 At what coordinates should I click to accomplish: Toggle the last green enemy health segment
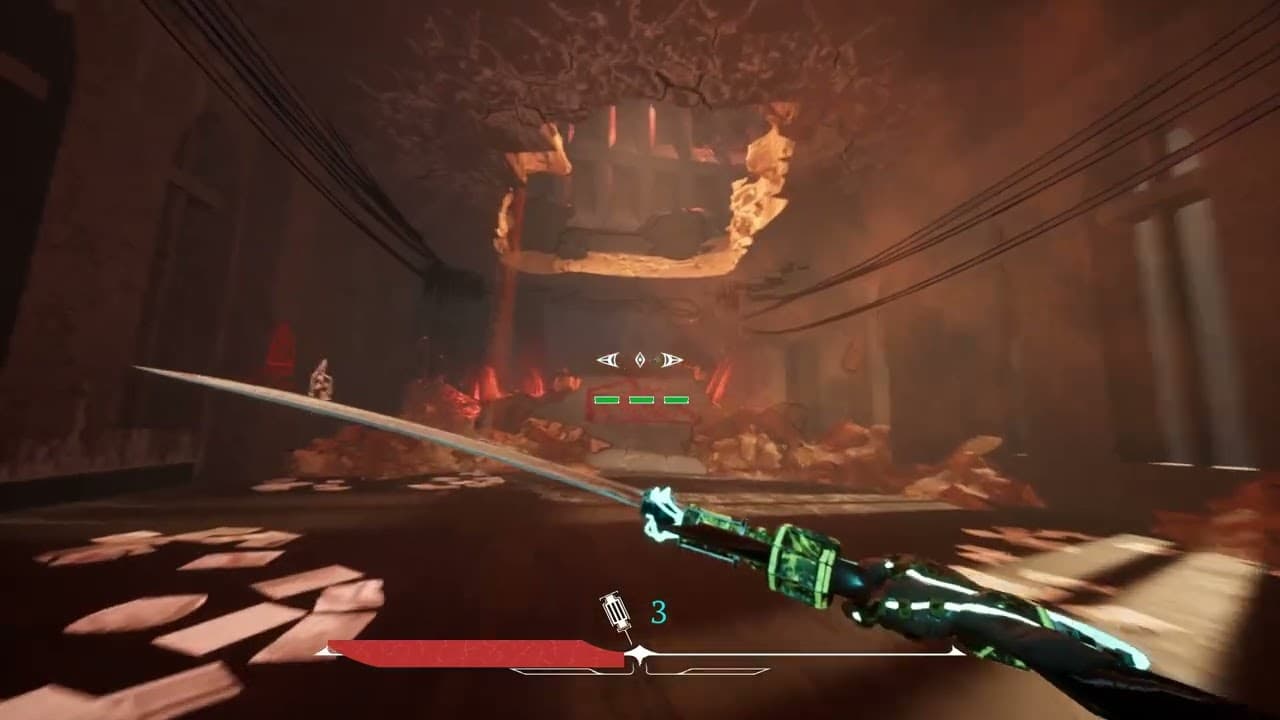676,398
